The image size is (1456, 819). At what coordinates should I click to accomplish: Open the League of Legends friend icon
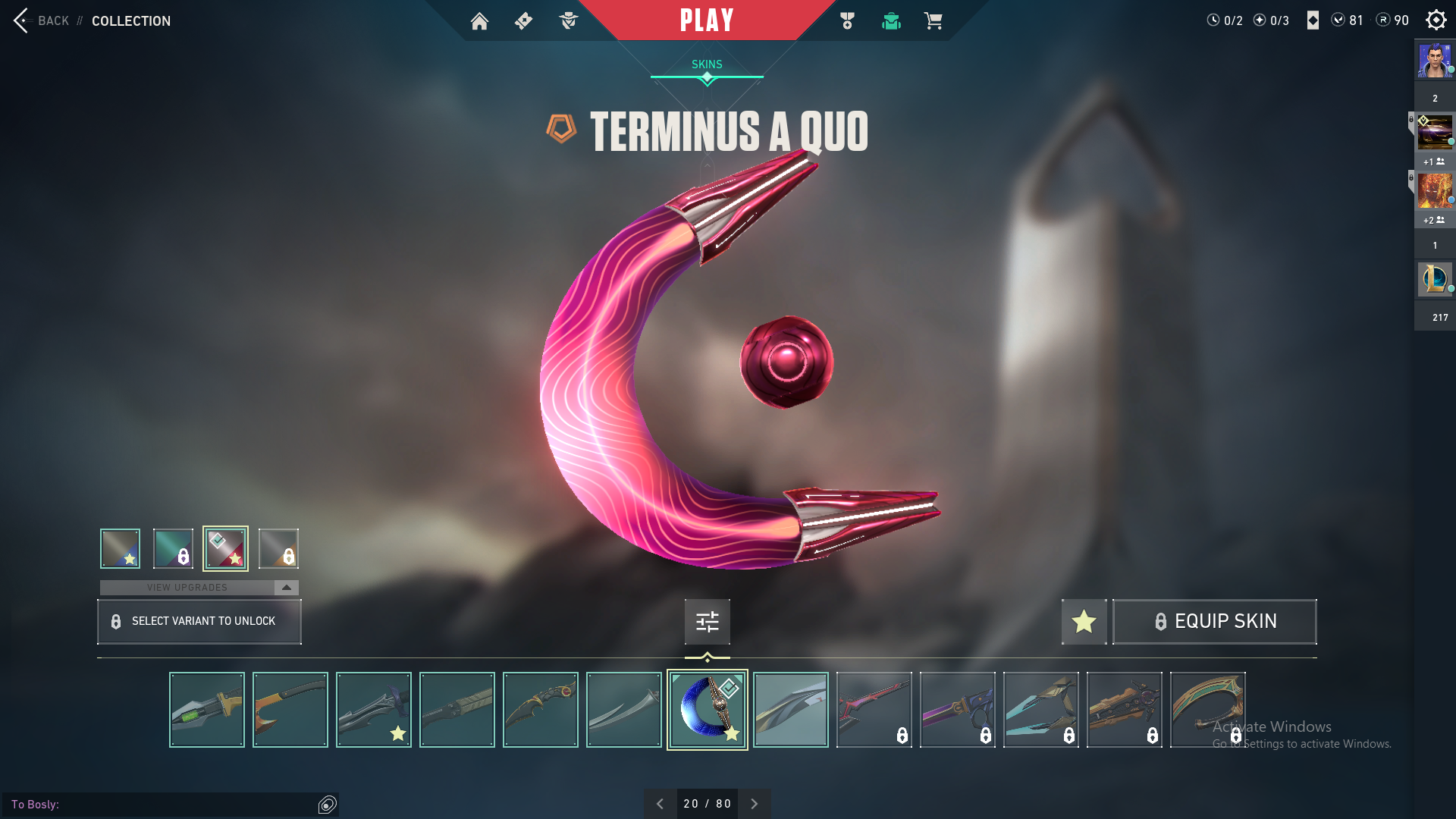click(1434, 278)
